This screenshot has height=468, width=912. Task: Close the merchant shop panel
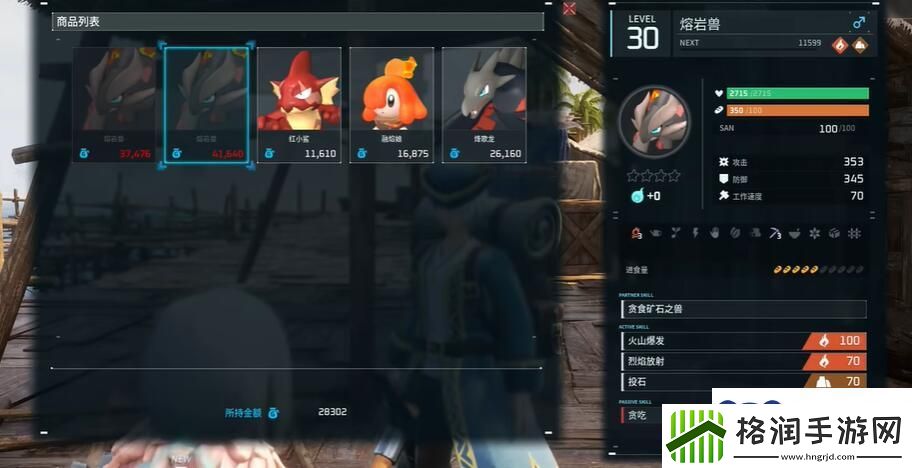point(569,9)
